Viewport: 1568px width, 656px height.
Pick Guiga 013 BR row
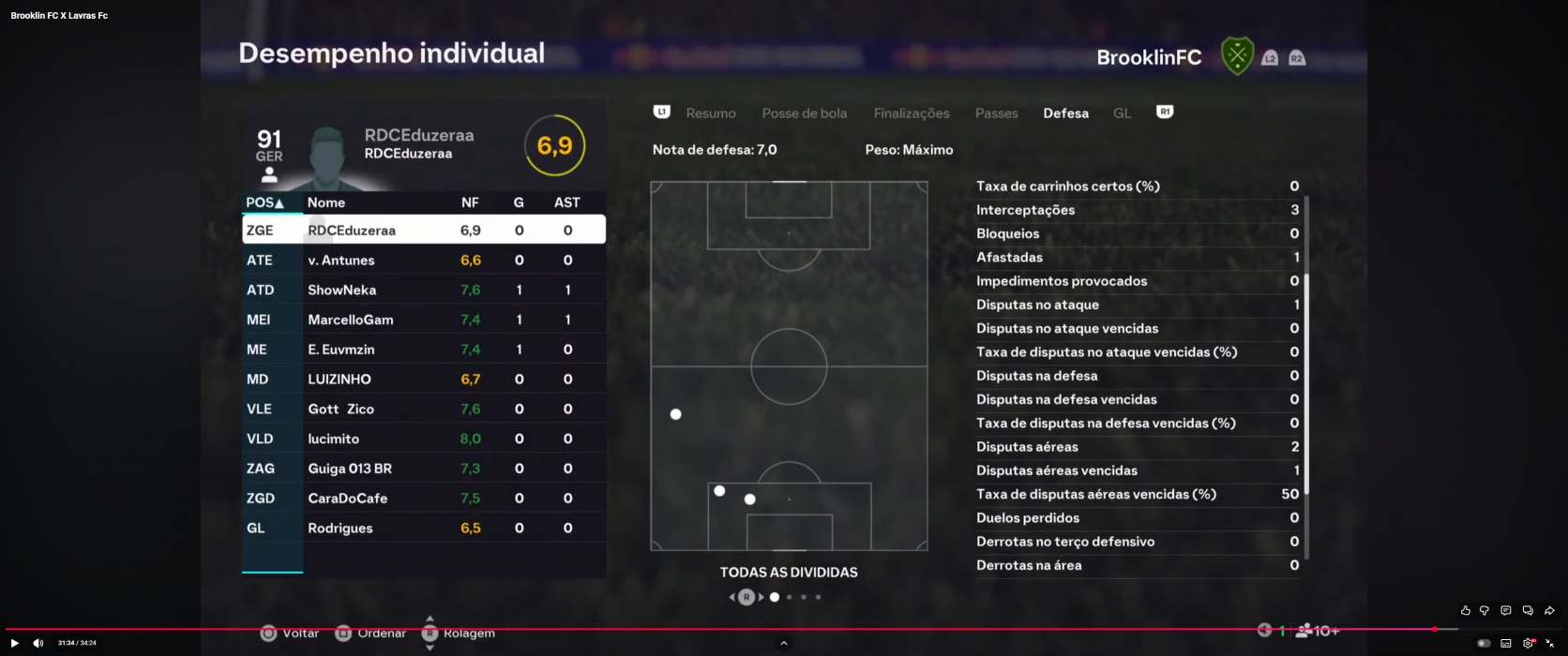[x=424, y=469]
